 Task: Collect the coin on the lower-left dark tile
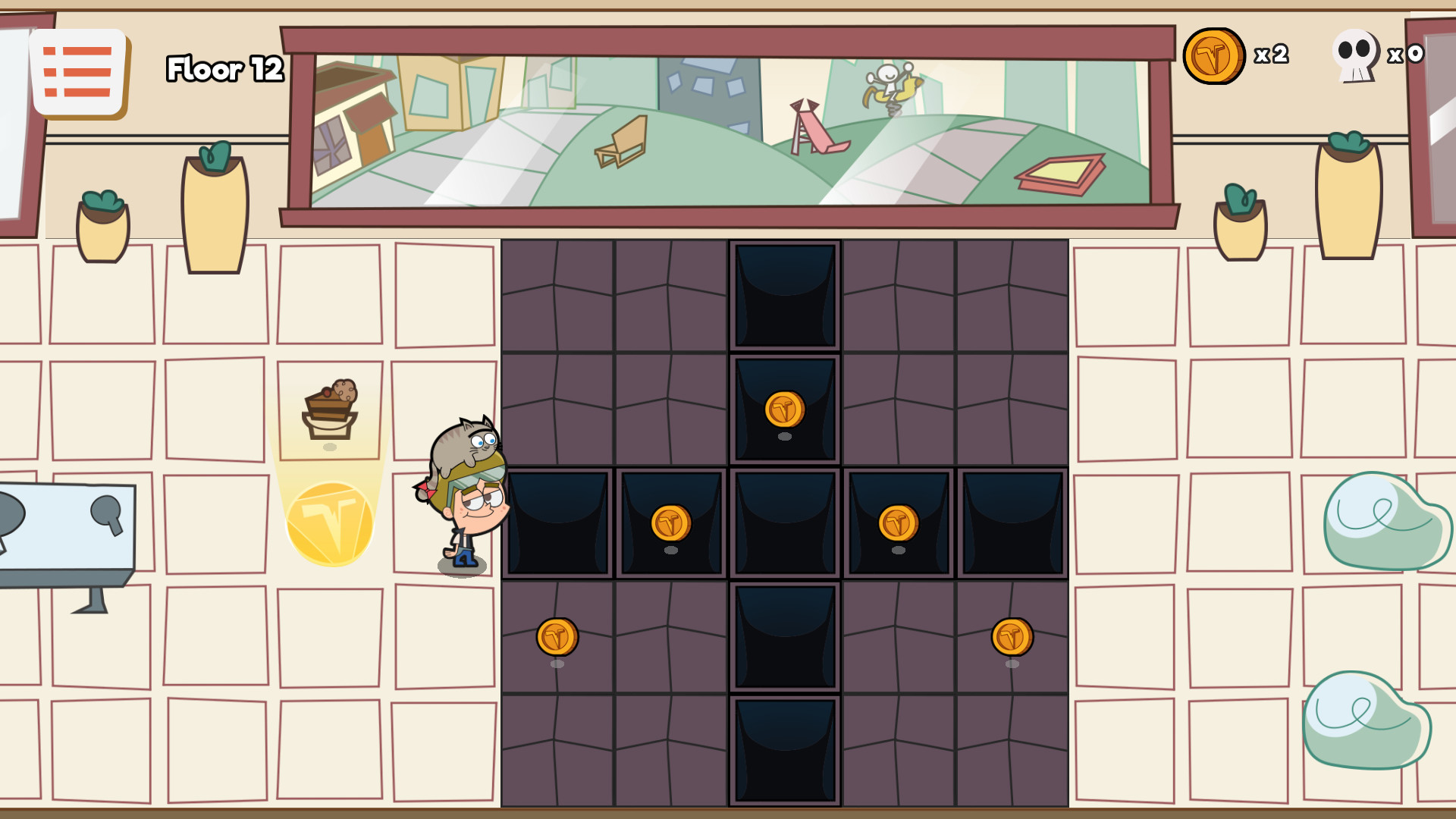557,637
